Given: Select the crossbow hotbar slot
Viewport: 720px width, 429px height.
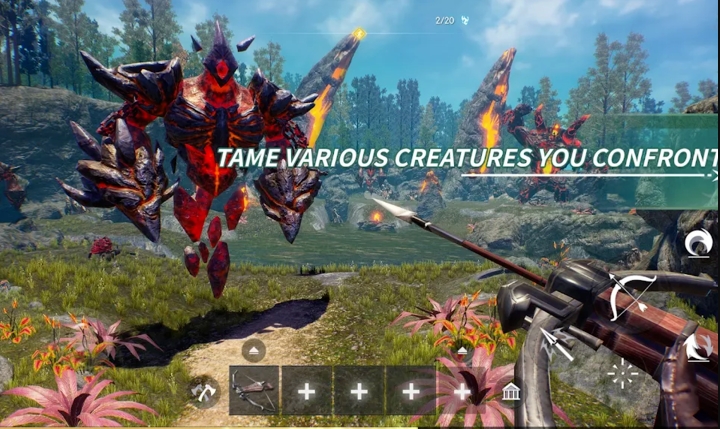Looking at the screenshot, I should click(254, 390).
